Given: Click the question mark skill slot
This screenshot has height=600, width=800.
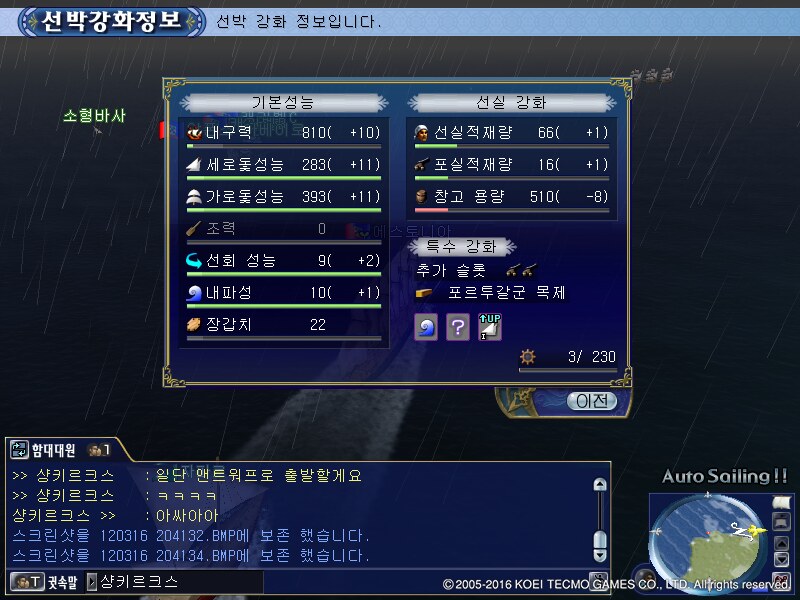Looking at the screenshot, I should (458, 326).
